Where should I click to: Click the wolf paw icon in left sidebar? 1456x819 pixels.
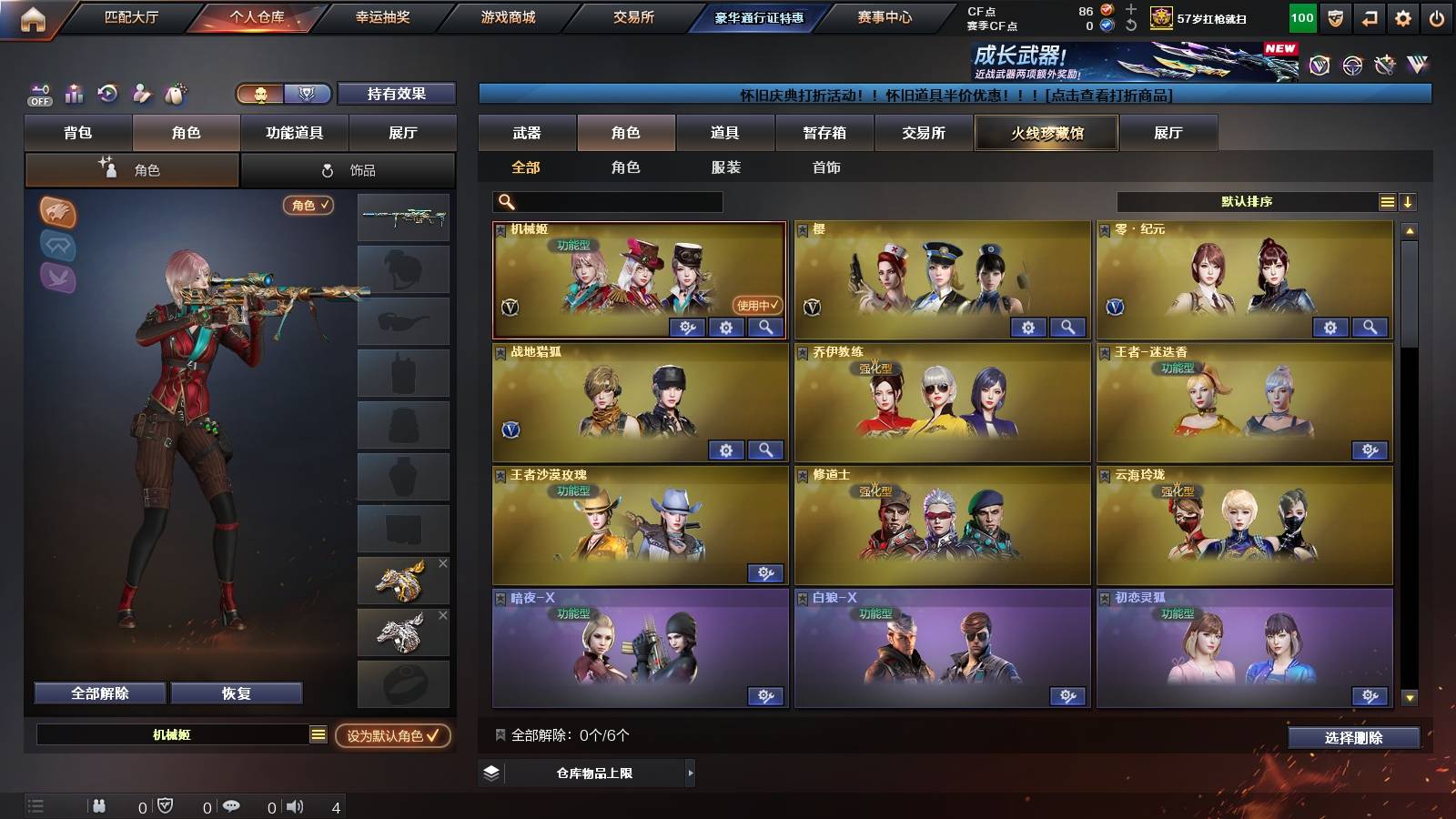[x=57, y=213]
